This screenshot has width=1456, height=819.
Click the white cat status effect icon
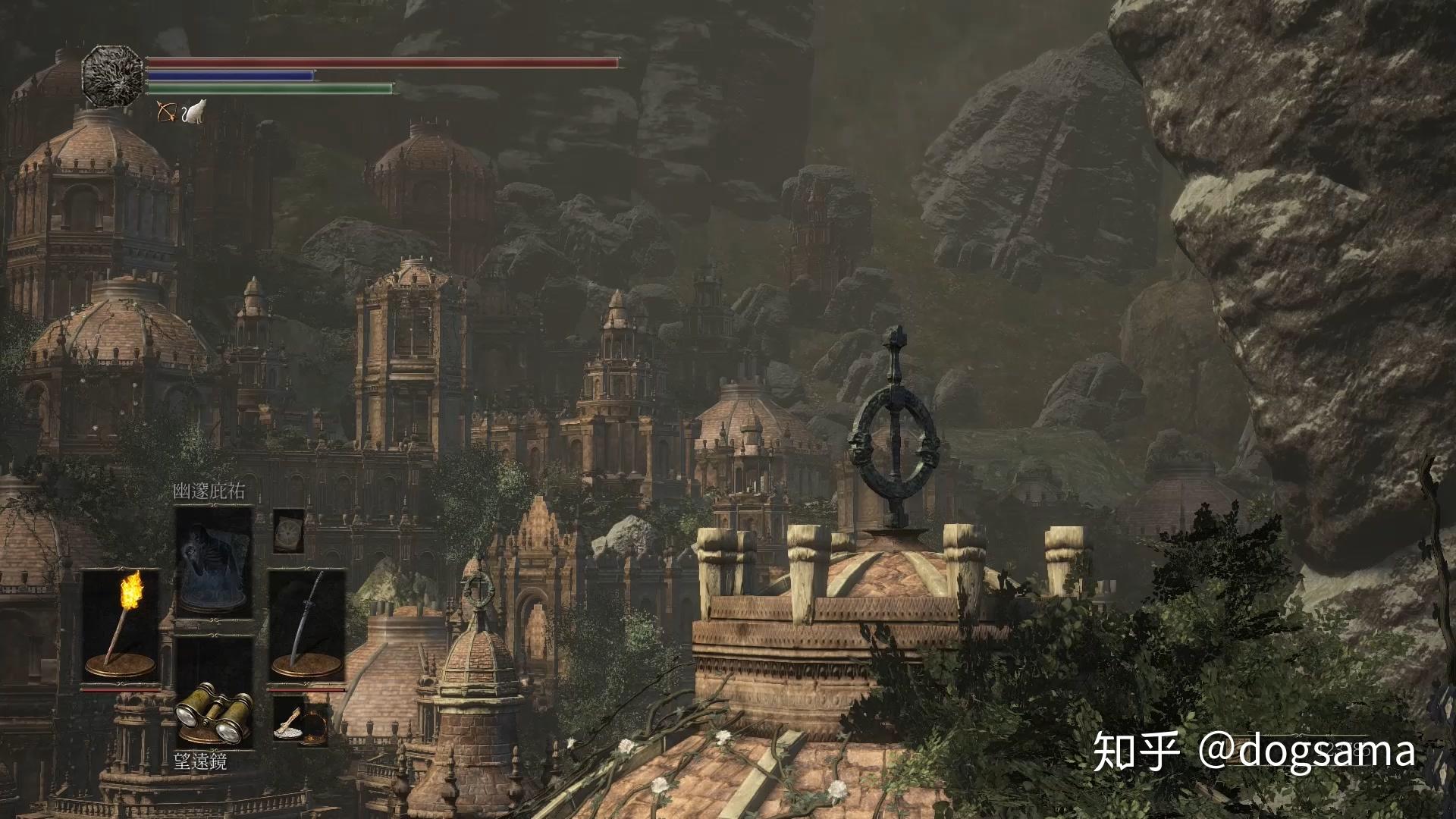coord(194,112)
